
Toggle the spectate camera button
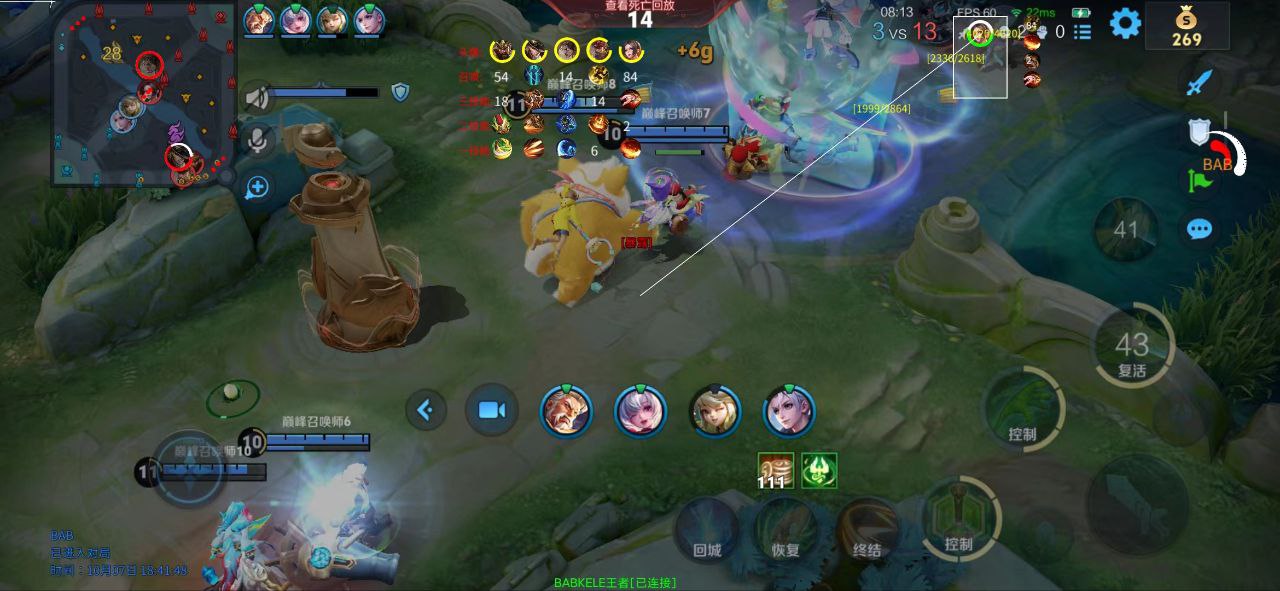point(491,410)
